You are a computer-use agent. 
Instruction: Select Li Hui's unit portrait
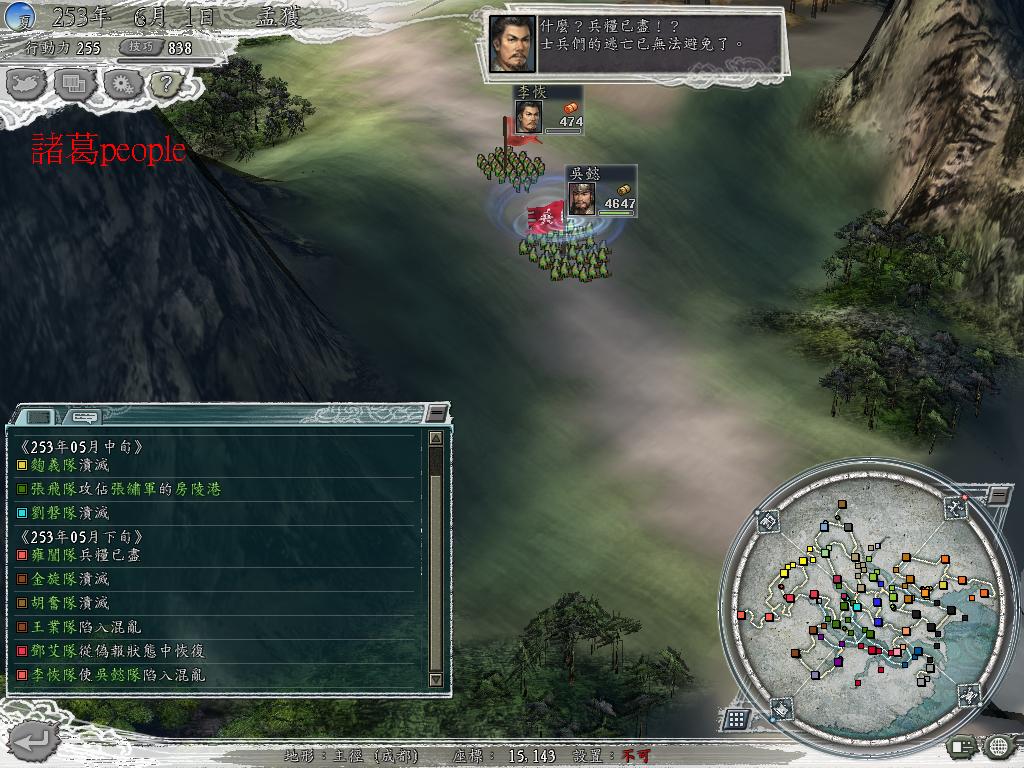point(529,117)
